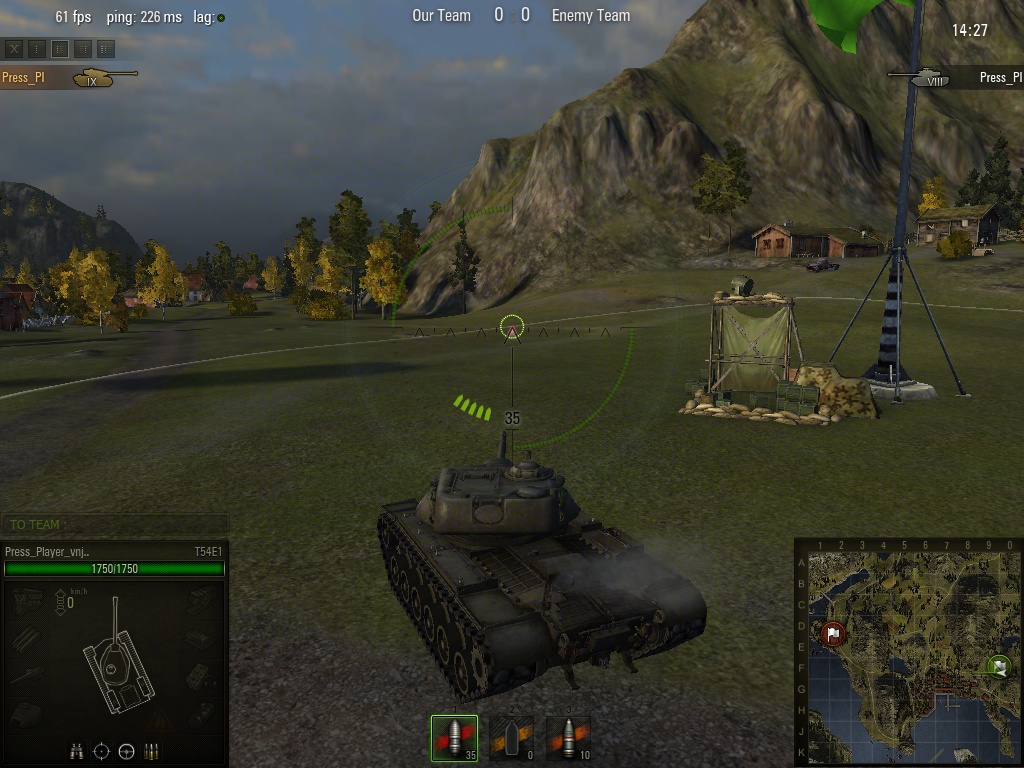Click the binoculars equipment icon

pyautogui.click(x=77, y=751)
